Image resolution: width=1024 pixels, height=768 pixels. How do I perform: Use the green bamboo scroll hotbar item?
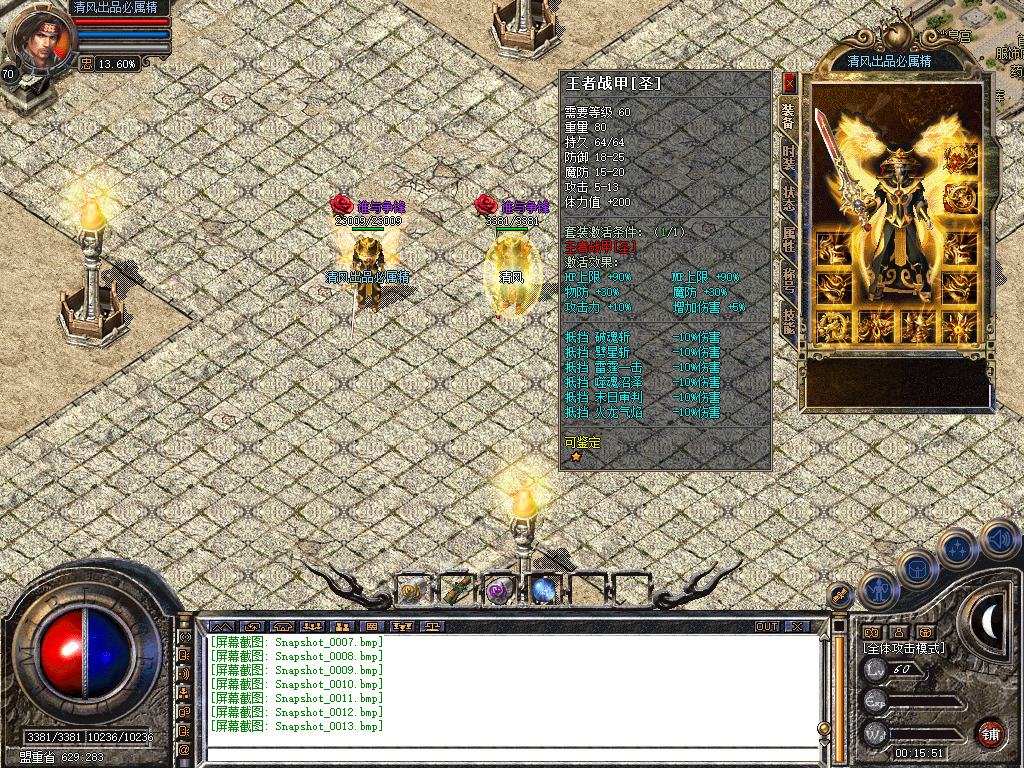click(456, 591)
